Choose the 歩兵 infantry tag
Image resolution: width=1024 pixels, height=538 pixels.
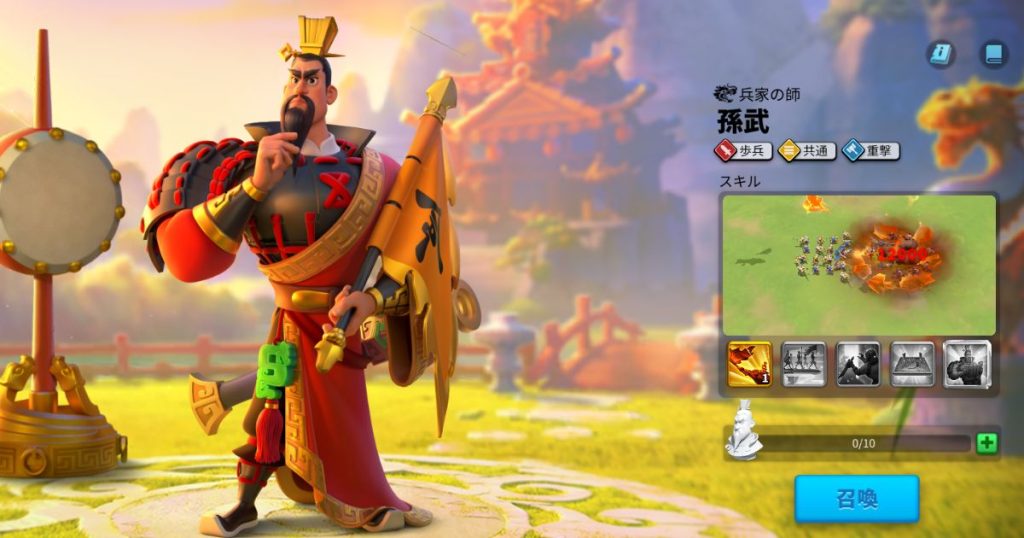pos(743,151)
